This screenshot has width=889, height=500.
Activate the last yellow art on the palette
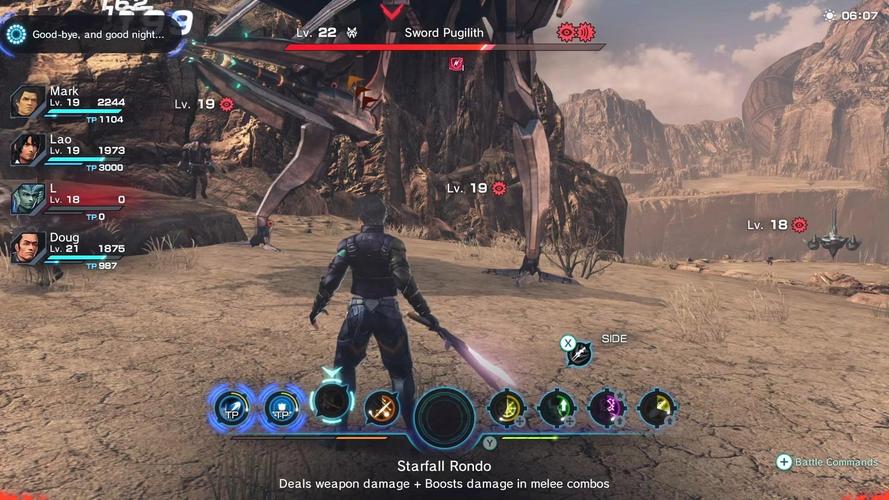pyautogui.click(x=656, y=407)
